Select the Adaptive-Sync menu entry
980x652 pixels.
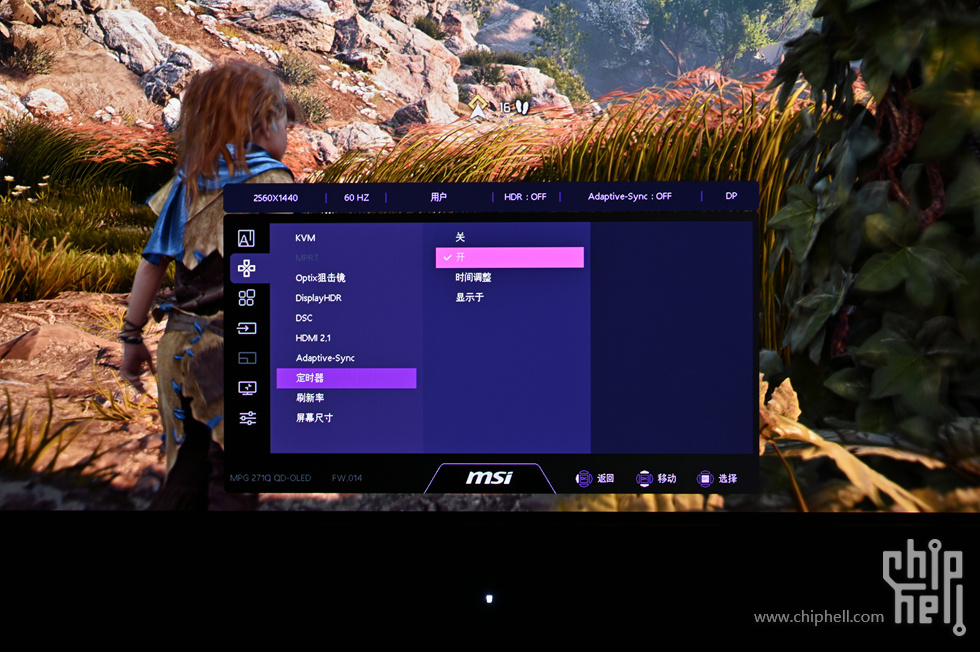[x=325, y=358]
